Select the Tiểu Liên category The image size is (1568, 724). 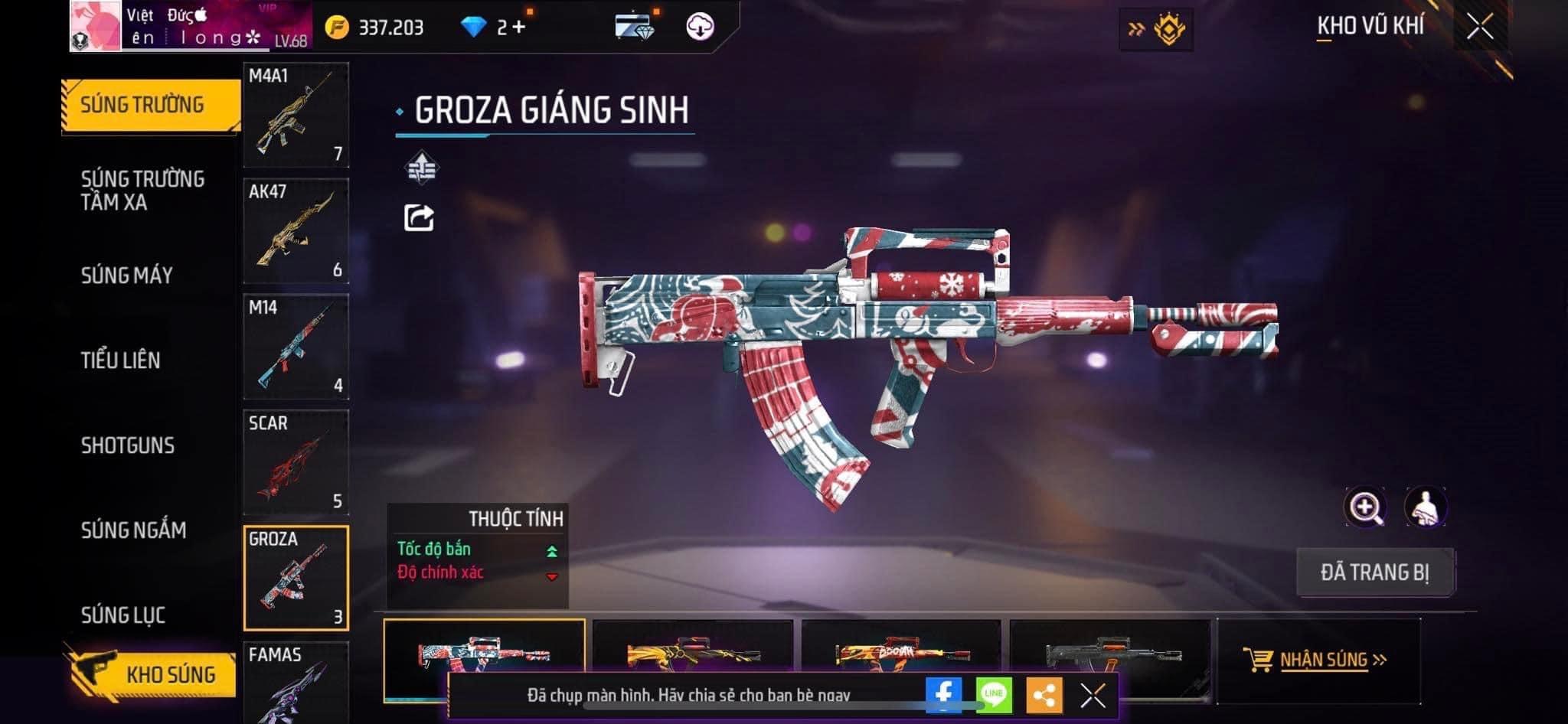click(x=121, y=360)
